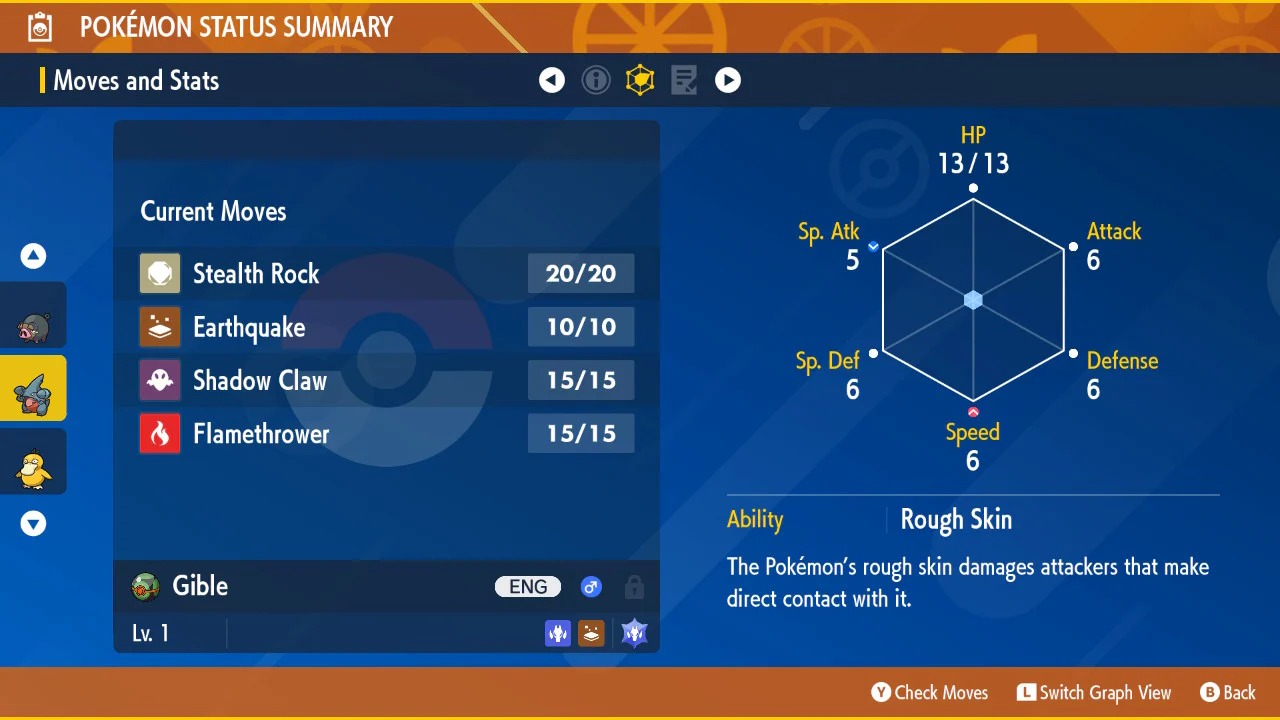Pick the Flamethrower move entry

386,434
